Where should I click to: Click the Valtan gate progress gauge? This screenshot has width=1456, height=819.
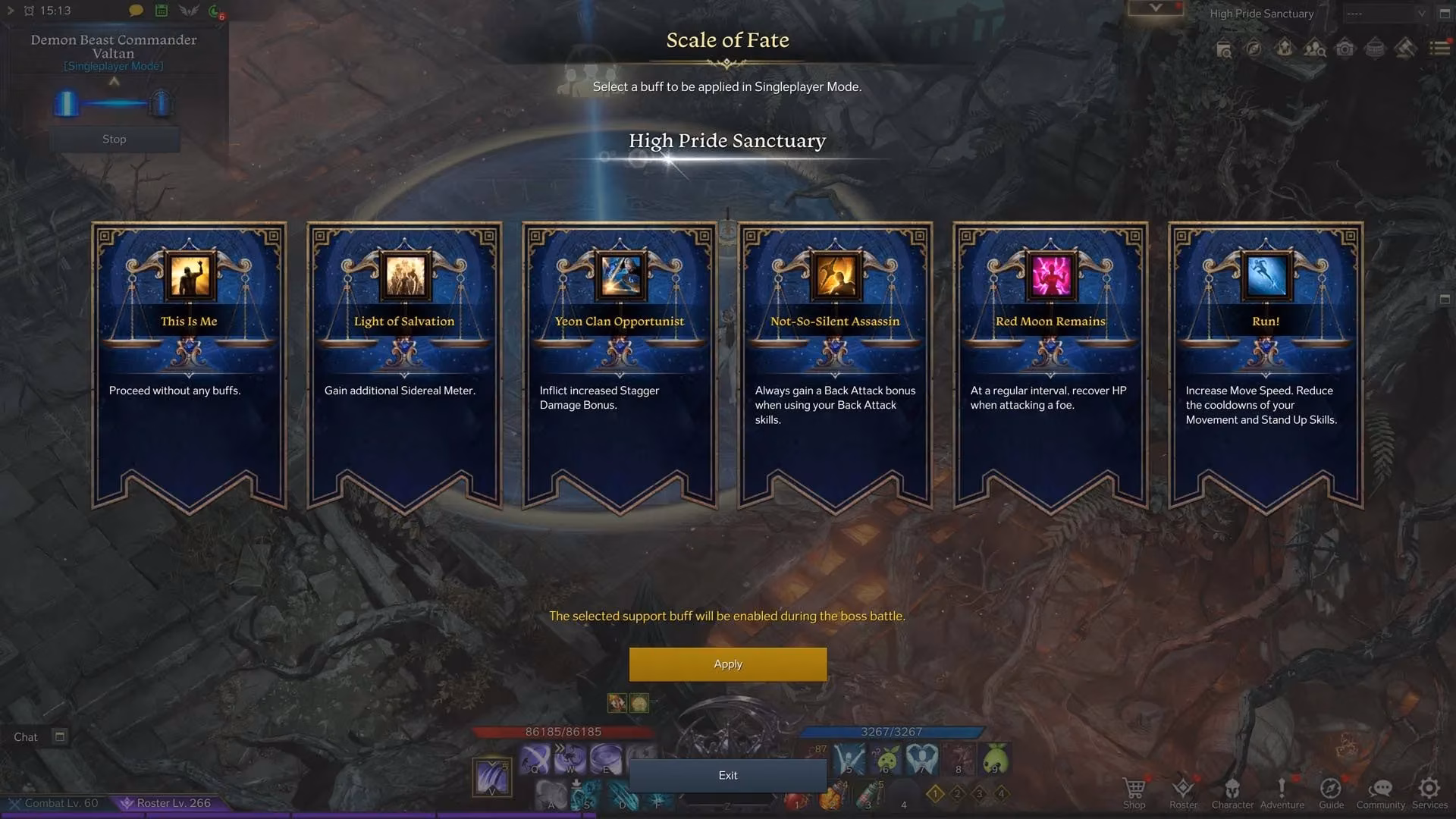tap(114, 105)
